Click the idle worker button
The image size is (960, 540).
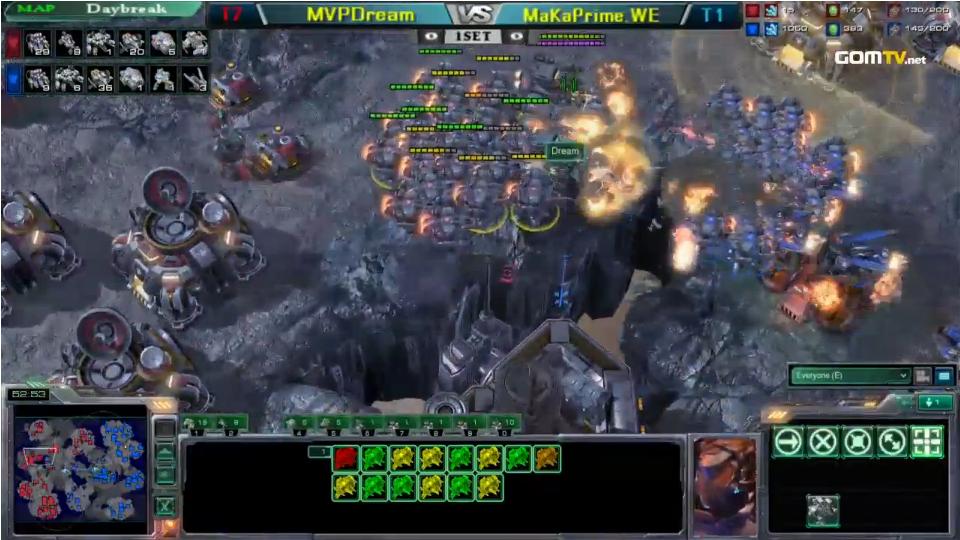coord(165,429)
